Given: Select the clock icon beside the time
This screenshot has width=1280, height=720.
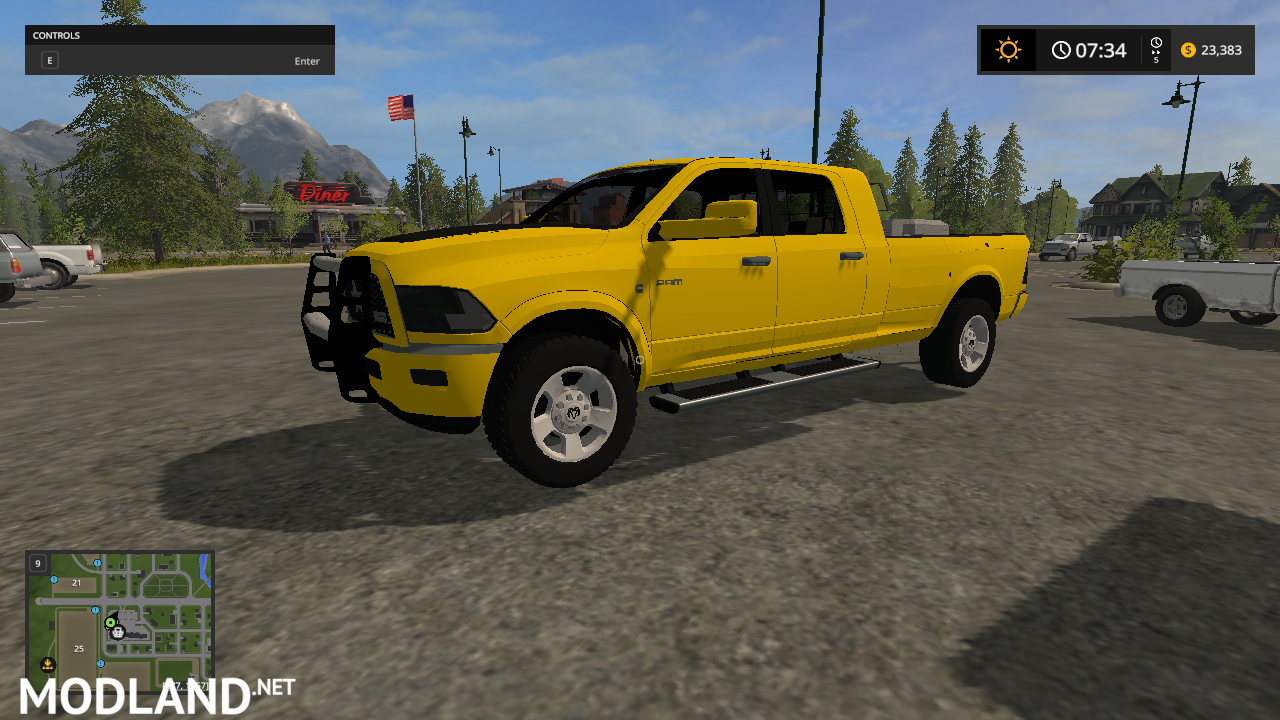Looking at the screenshot, I should [1062, 49].
